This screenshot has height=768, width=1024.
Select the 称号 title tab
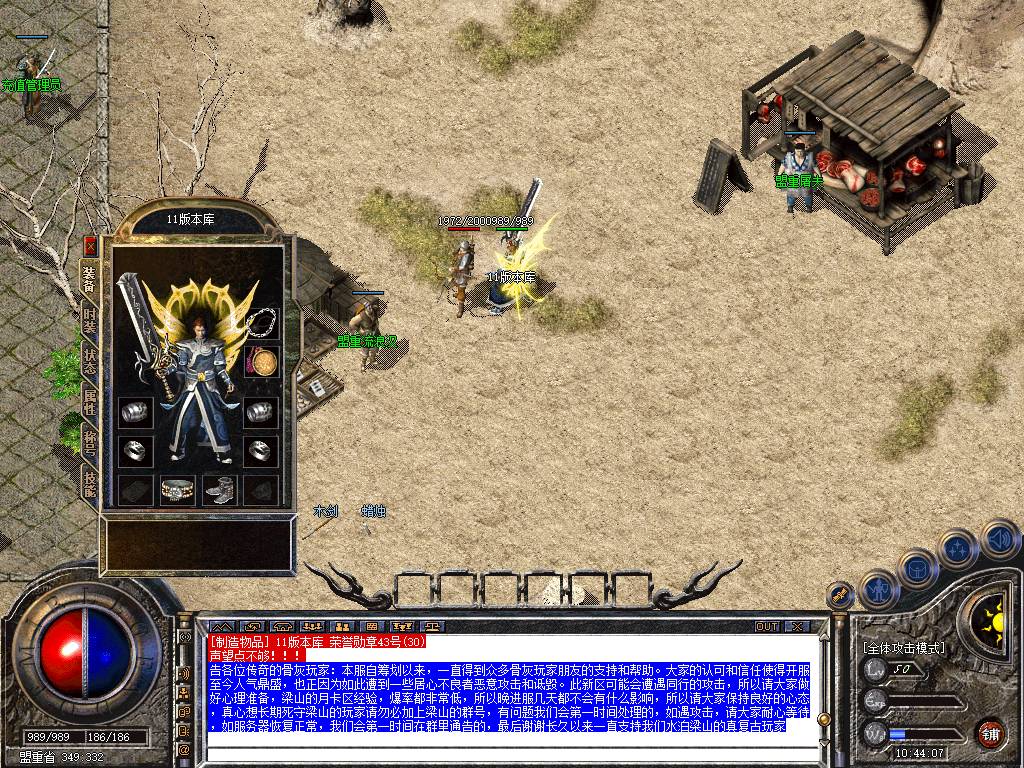tap(90, 443)
